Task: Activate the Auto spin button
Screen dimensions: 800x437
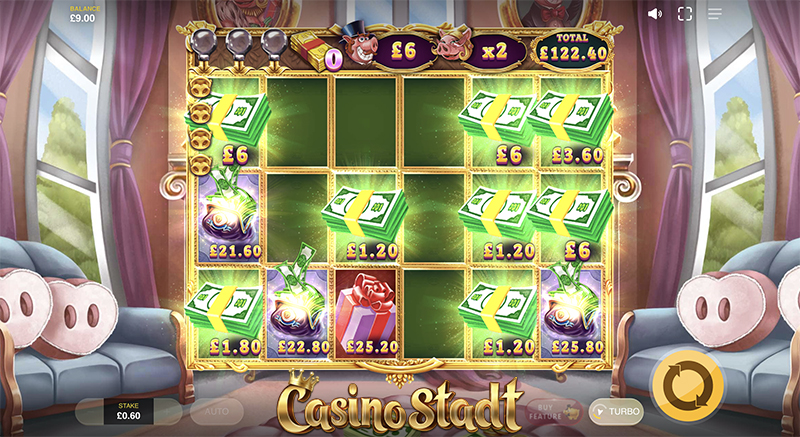Action: tap(217, 411)
